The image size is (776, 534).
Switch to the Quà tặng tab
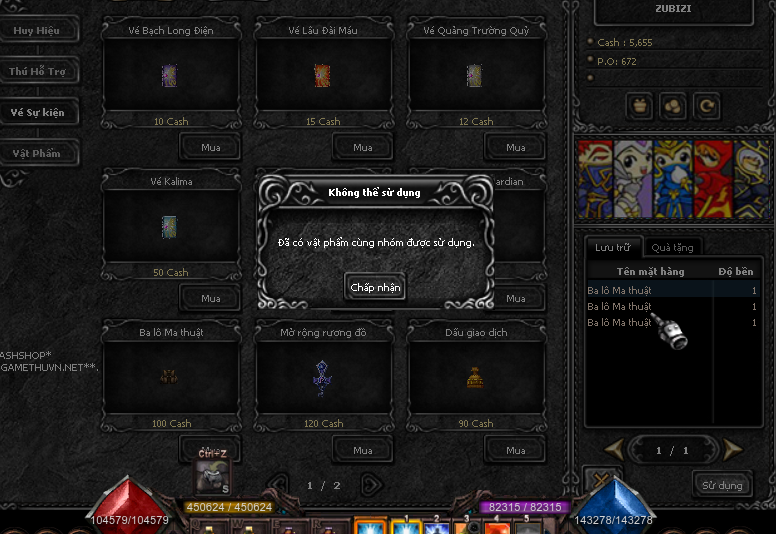pos(672,247)
